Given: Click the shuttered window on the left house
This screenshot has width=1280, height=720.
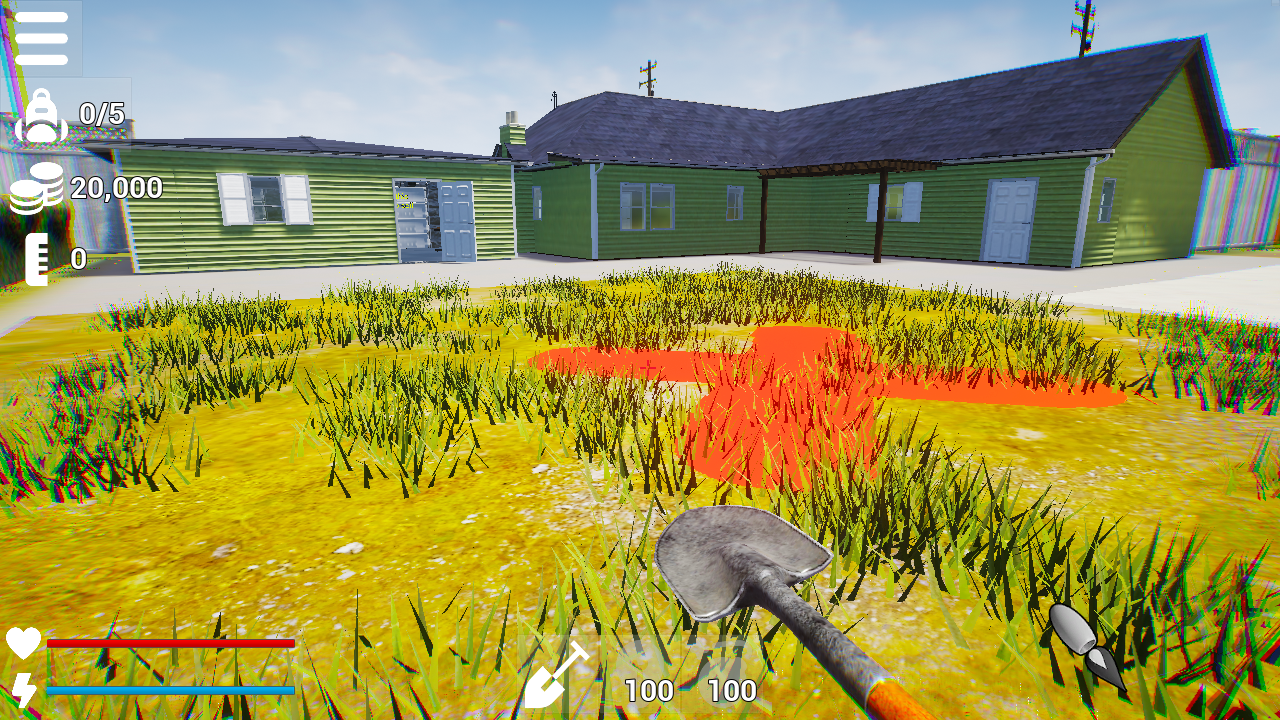Looking at the screenshot, I should point(263,199).
